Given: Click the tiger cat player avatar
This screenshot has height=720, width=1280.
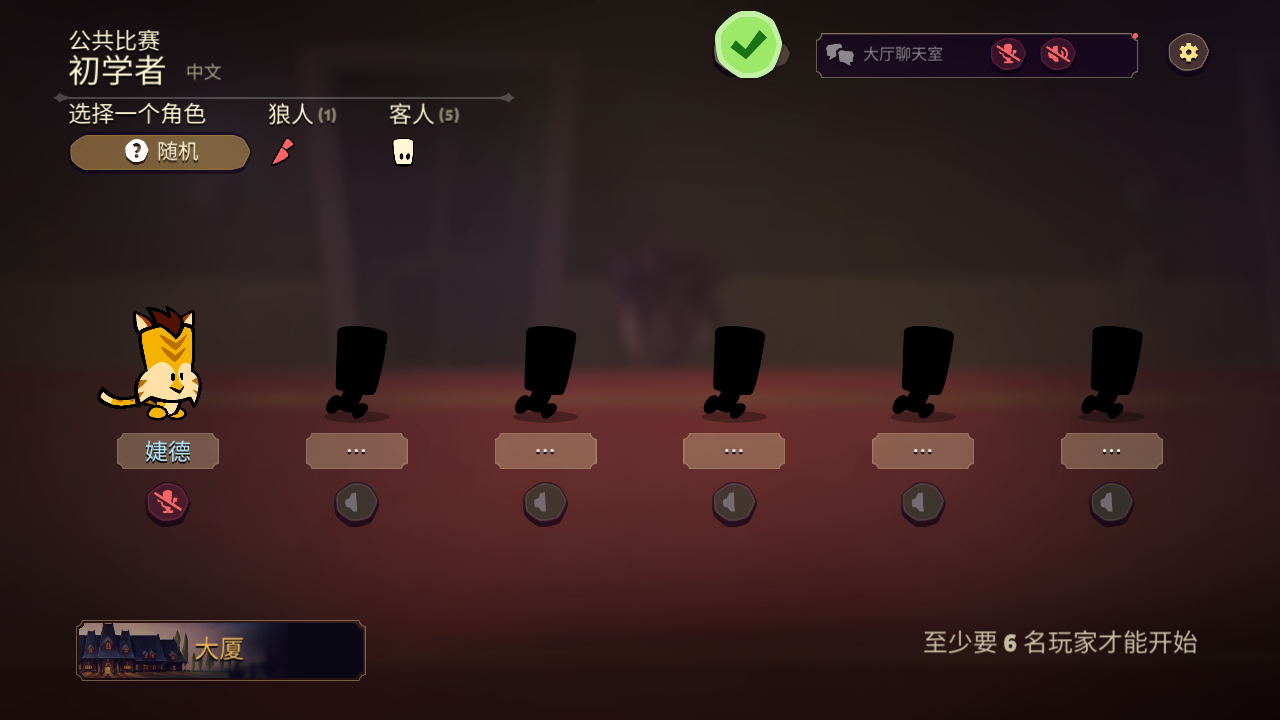Looking at the screenshot, I should [x=160, y=365].
